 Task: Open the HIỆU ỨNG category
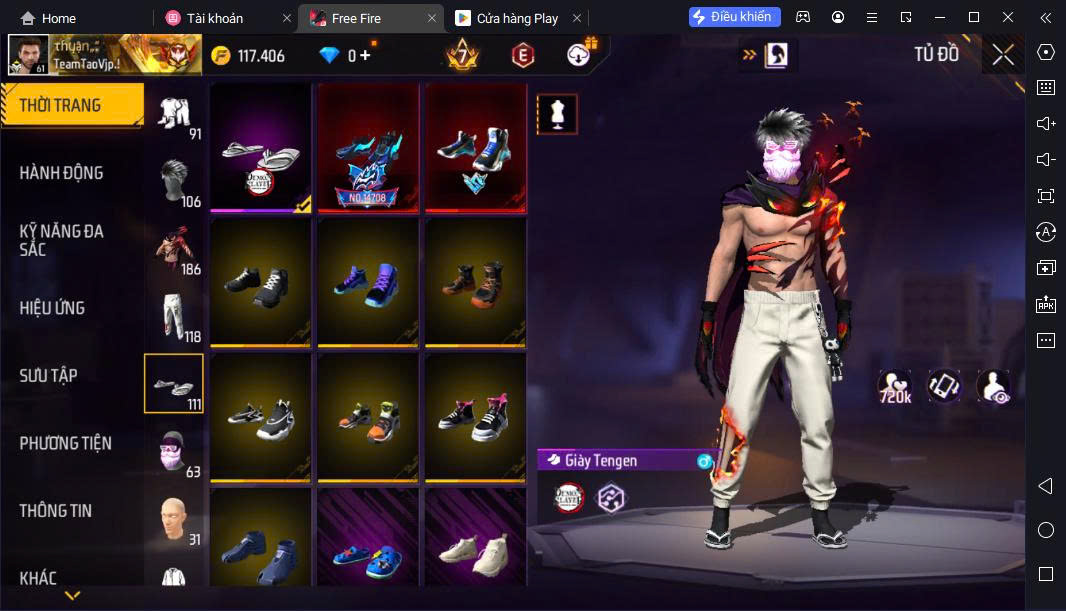click(52, 308)
